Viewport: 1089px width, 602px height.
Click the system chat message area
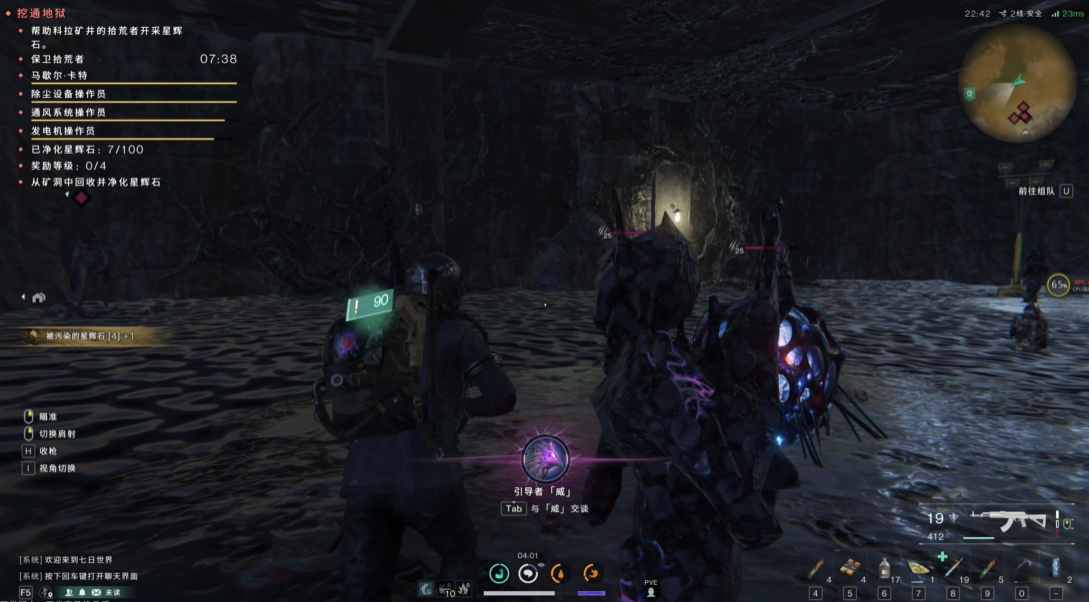80,568
